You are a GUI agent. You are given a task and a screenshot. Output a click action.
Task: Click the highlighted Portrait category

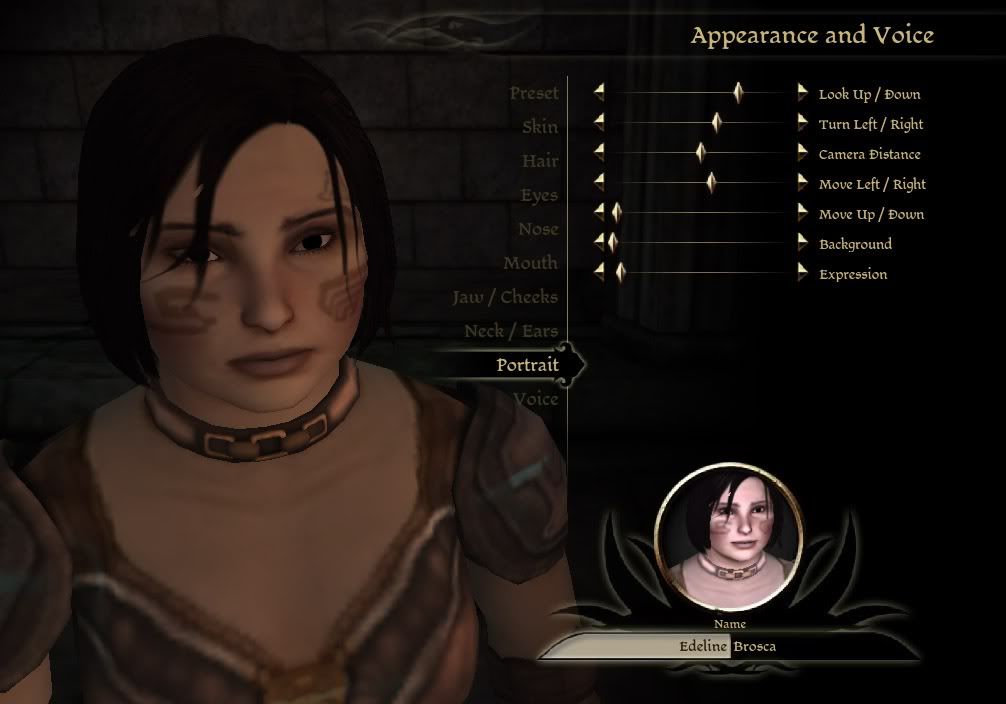[527, 365]
